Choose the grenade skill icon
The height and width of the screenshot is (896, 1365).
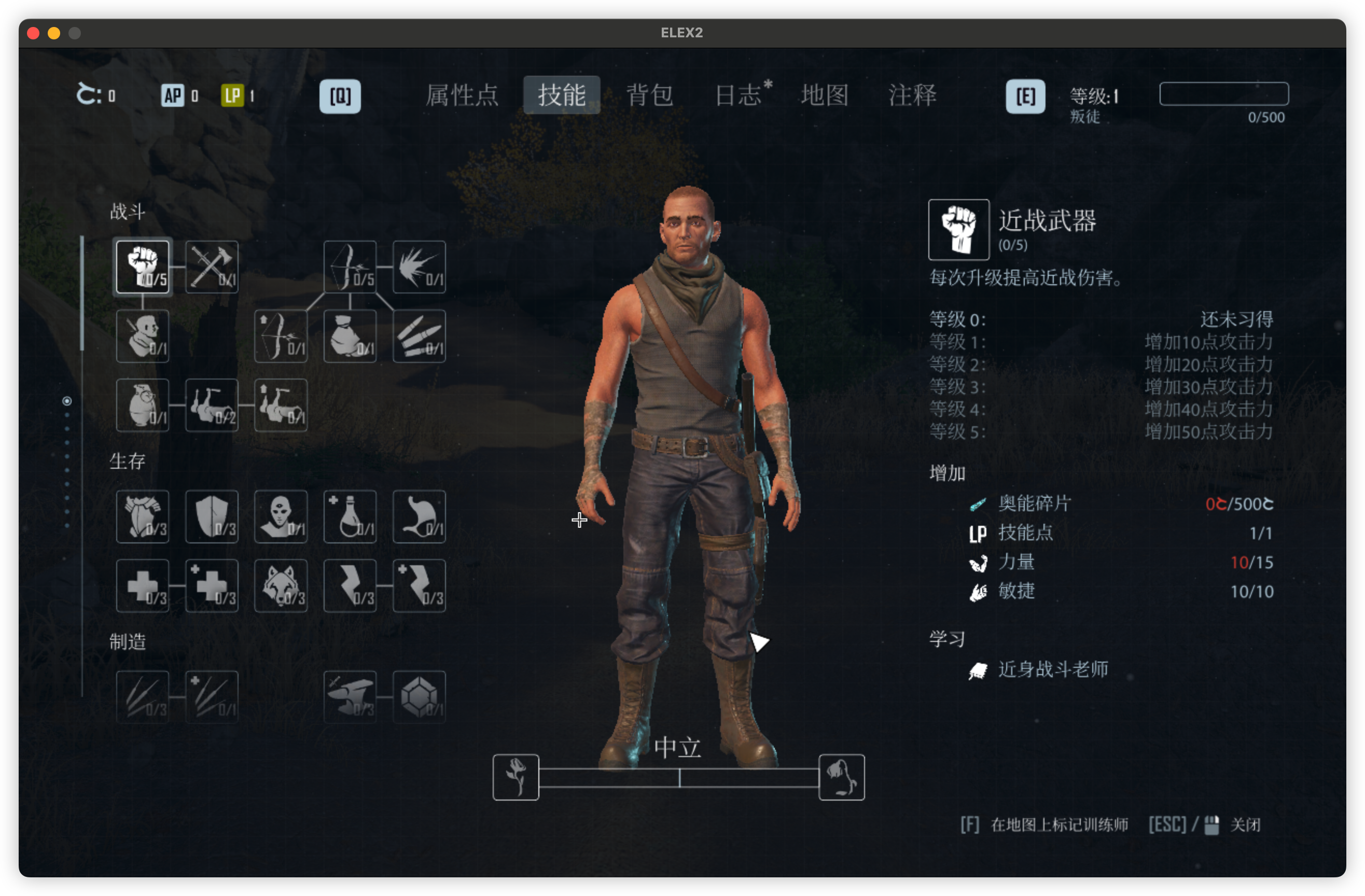point(142,405)
